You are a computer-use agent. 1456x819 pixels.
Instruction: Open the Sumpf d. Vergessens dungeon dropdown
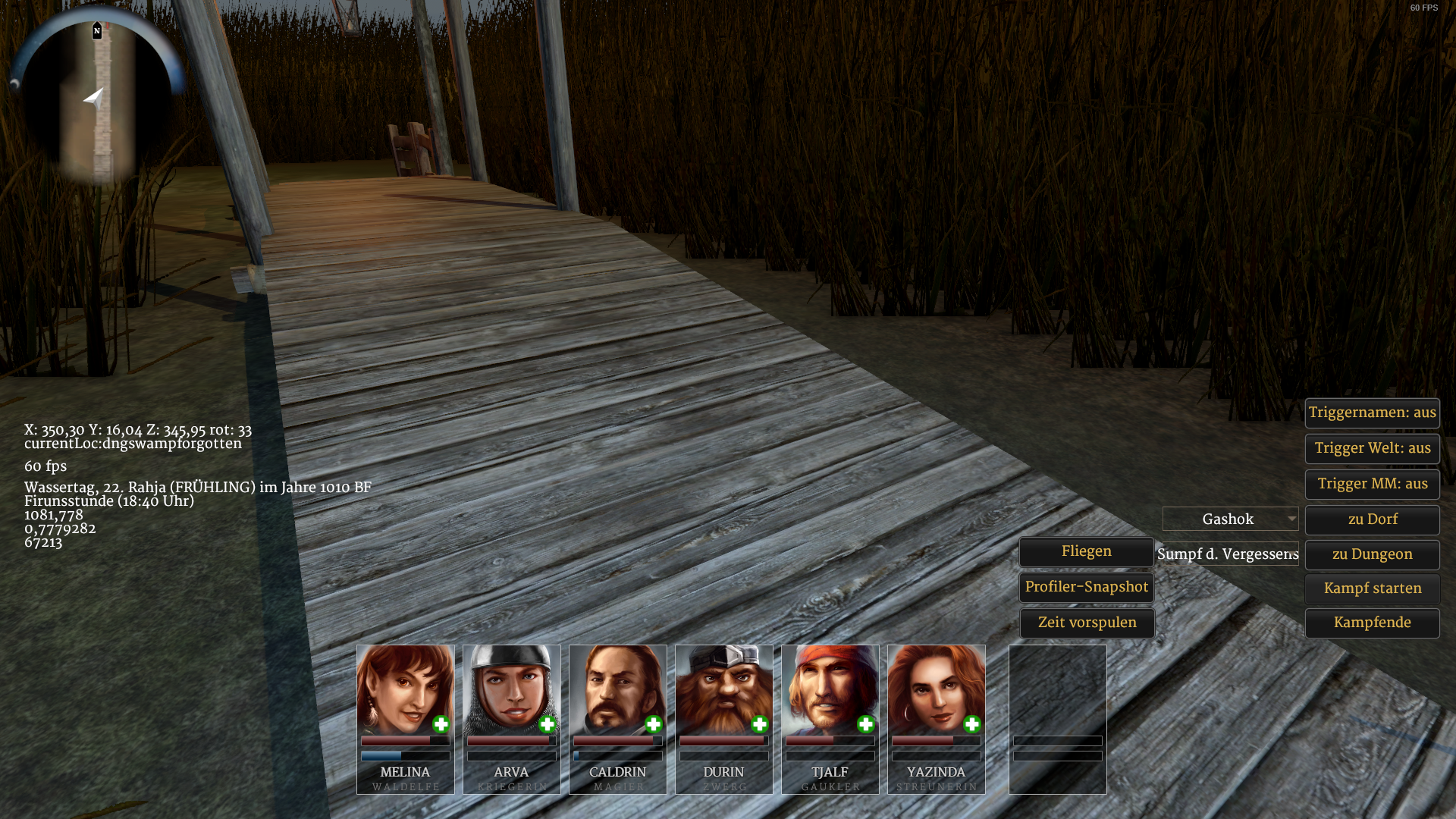coord(1228,554)
